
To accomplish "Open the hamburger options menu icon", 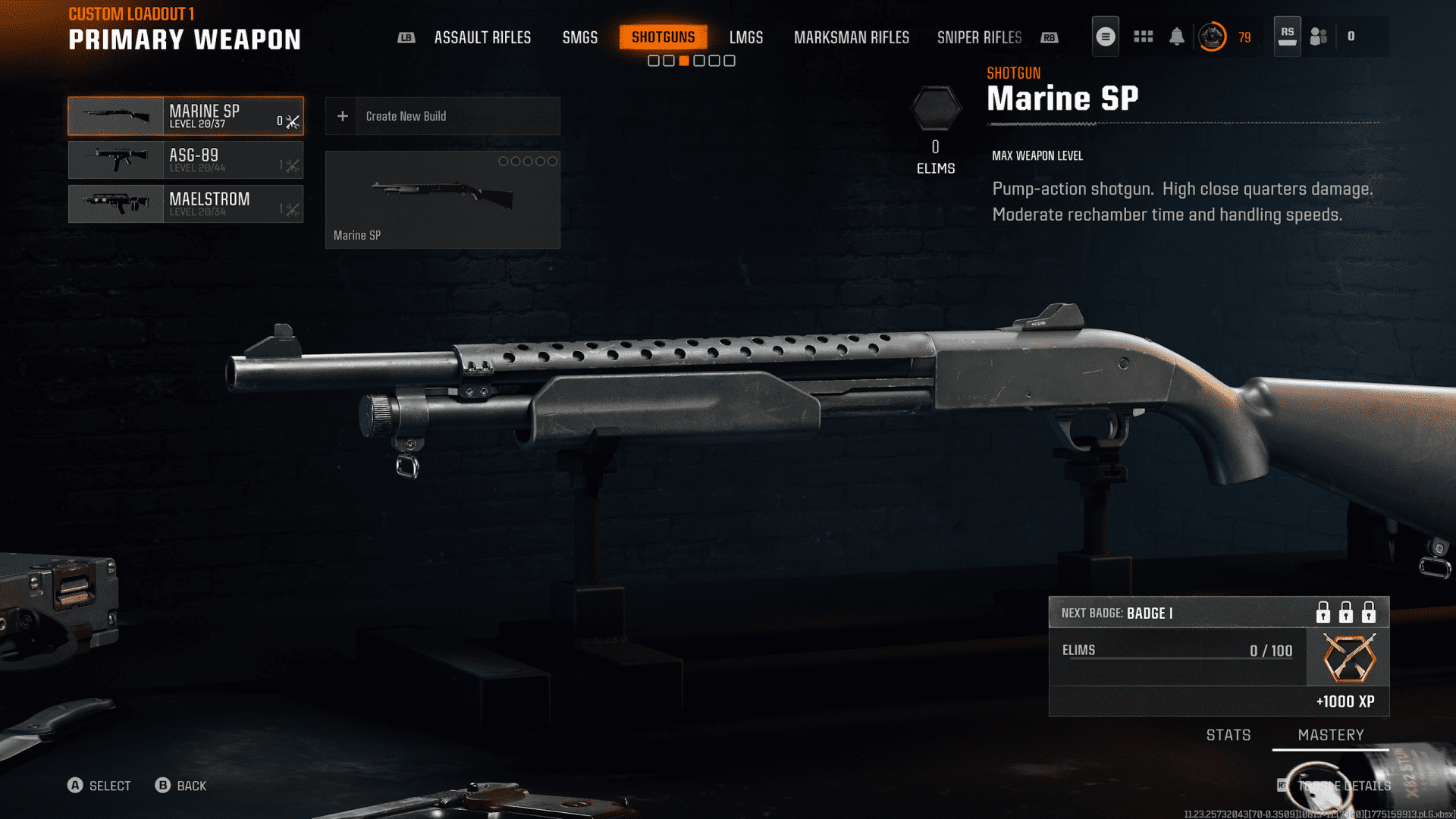I will [x=1105, y=36].
